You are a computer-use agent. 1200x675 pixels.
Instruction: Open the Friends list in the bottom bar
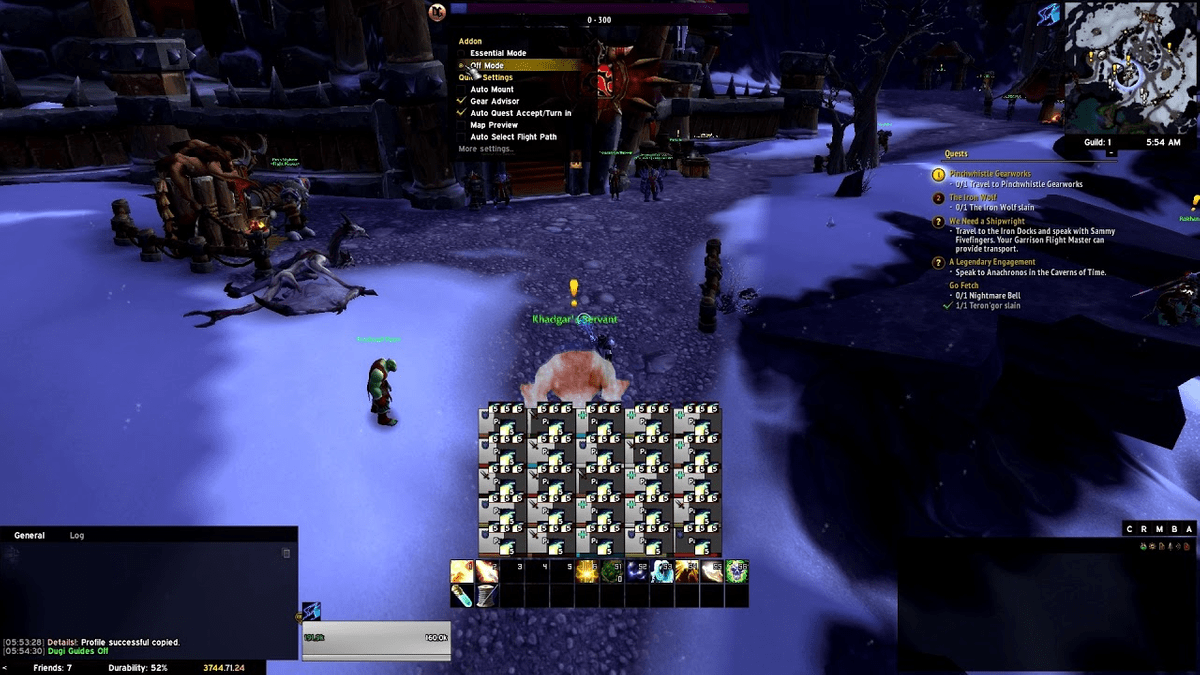(x=52, y=667)
